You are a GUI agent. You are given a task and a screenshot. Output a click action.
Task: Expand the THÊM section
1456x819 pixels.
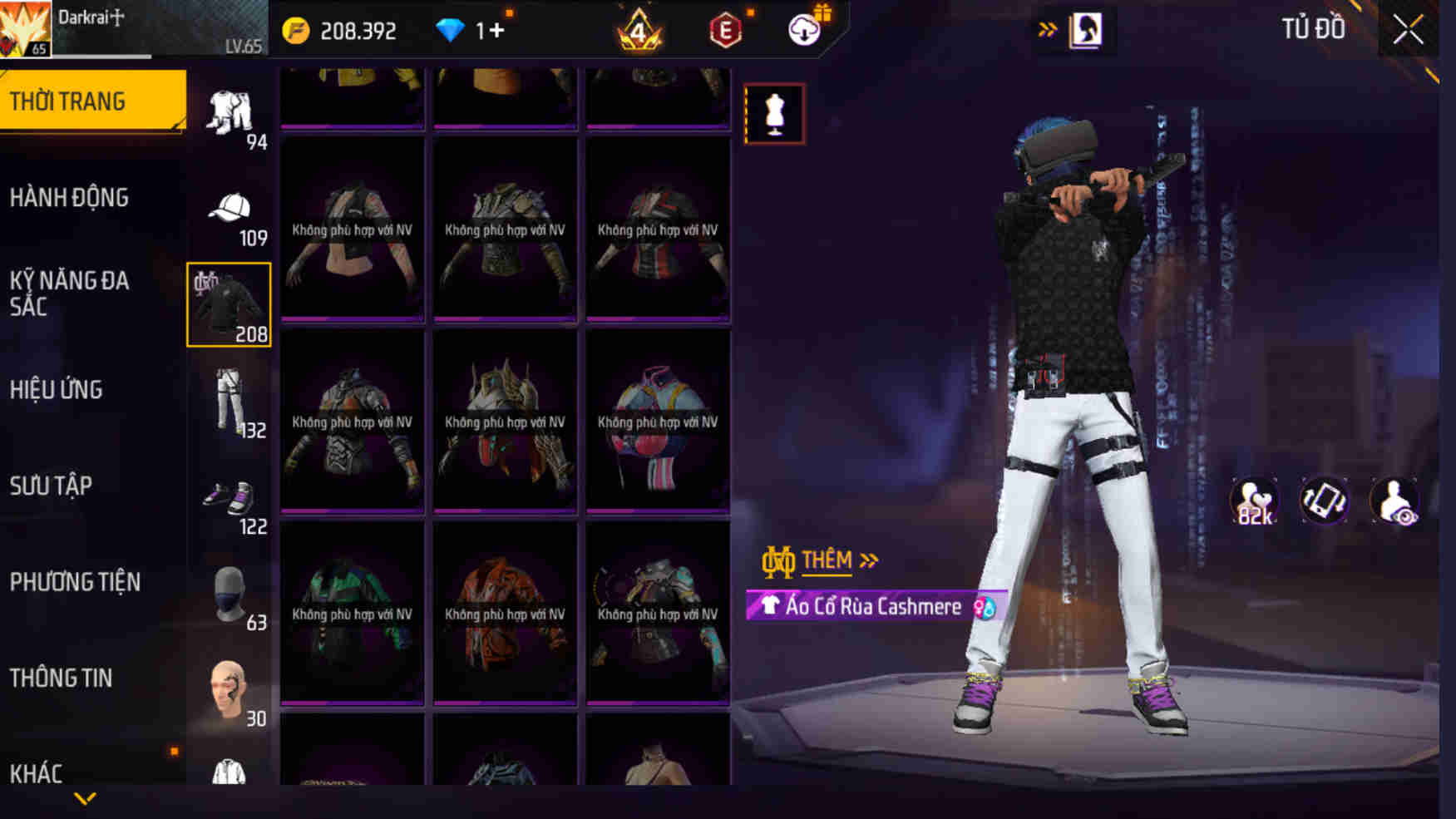pos(828,559)
